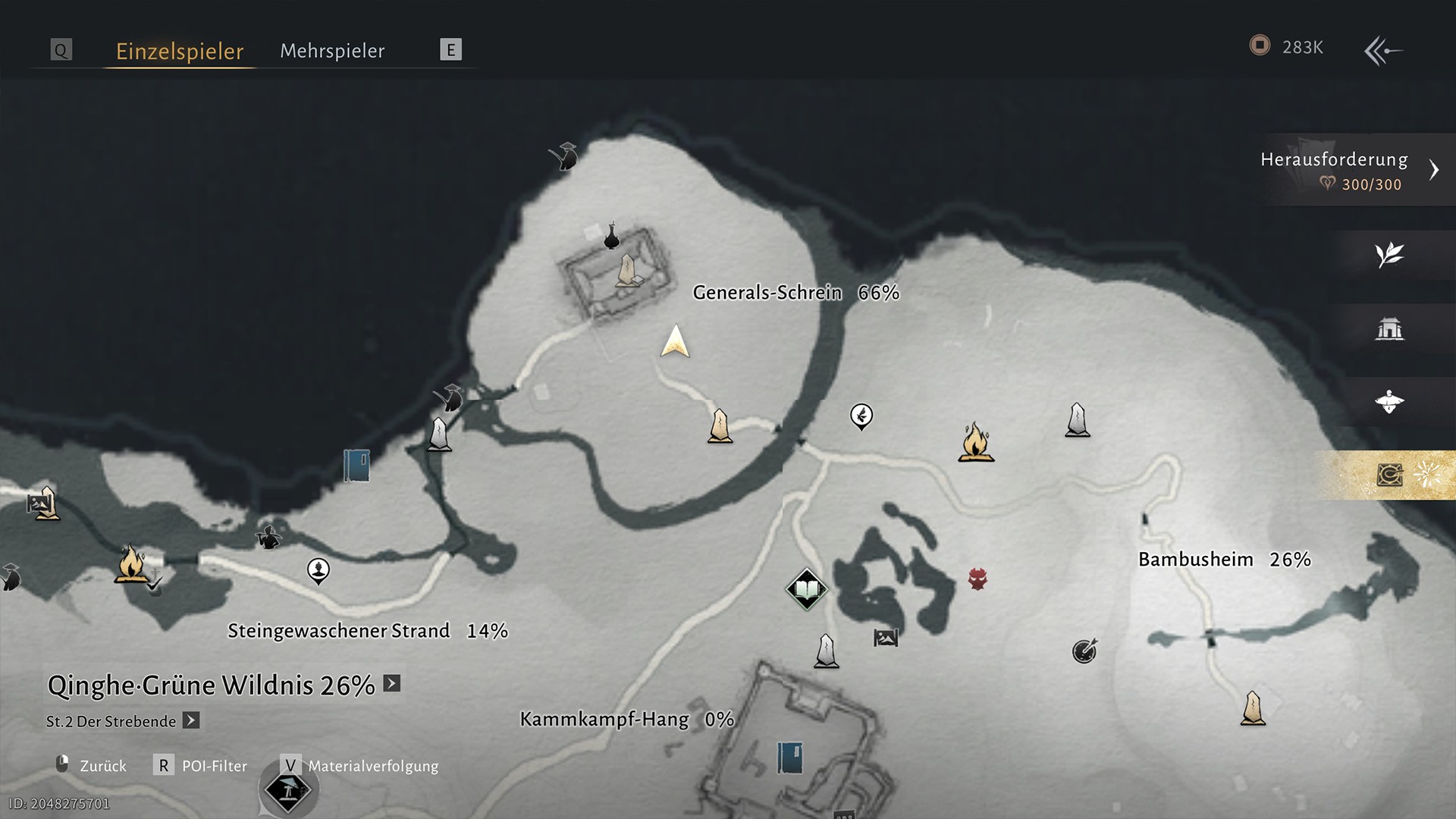The width and height of the screenshot is (1456, 819).
Task: Click the Bambusheim area label
Action: coord(1195,560)
